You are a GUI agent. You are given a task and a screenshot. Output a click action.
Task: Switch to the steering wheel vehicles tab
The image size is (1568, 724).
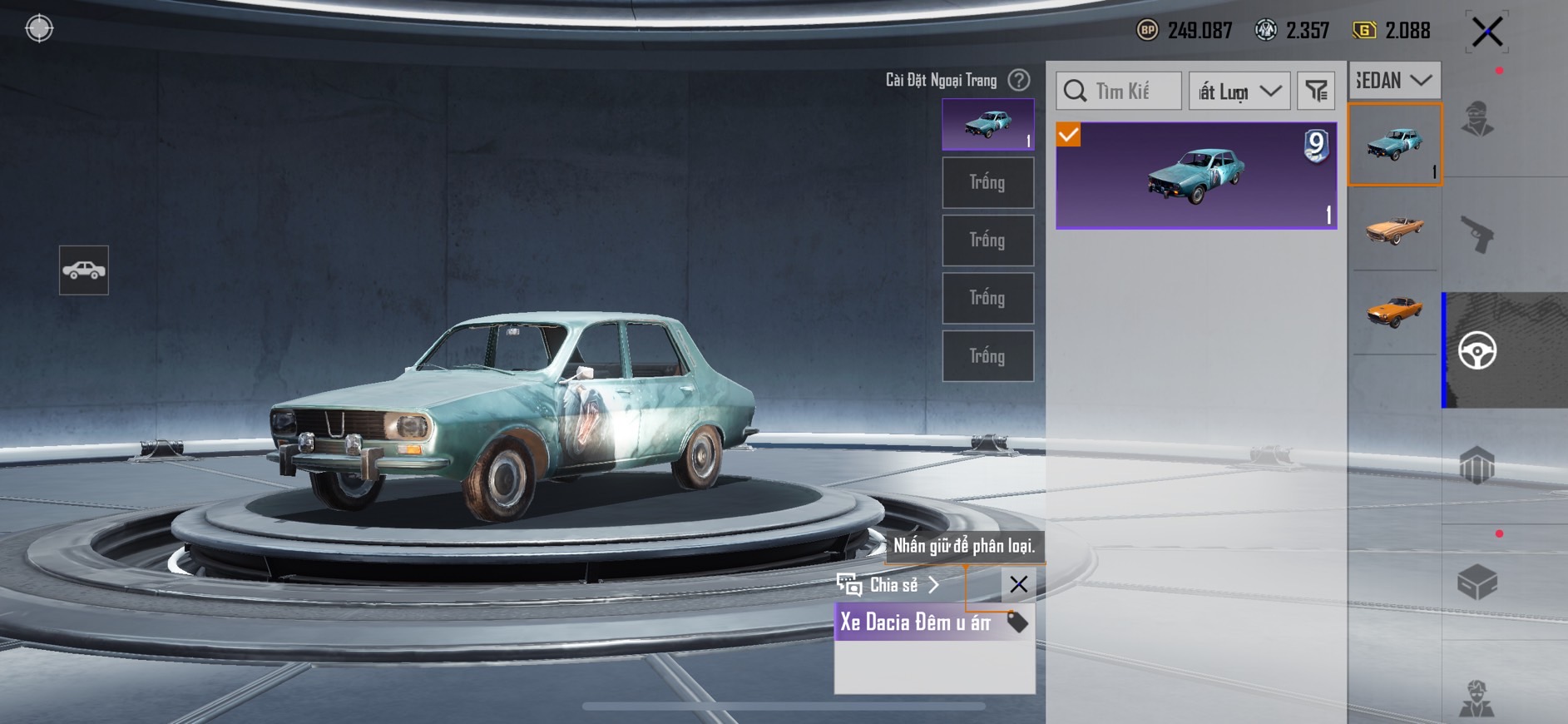coord(1477,350)
